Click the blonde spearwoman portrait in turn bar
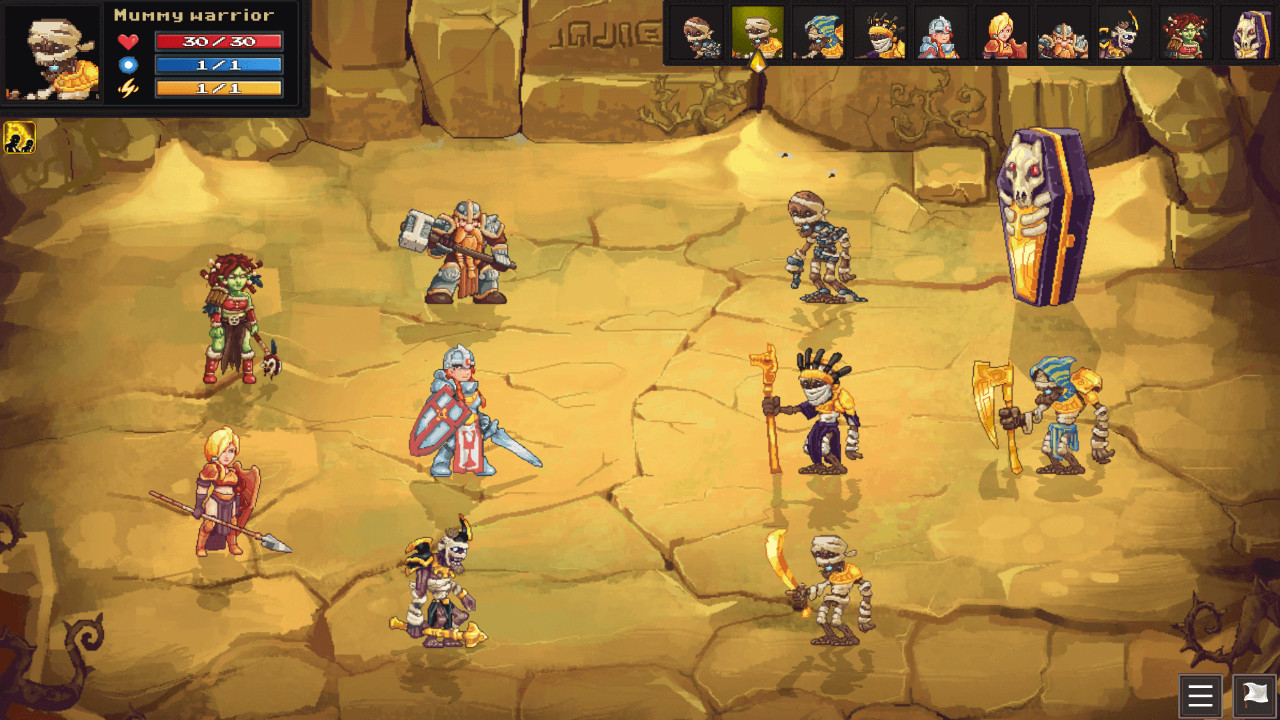The image size is (1280, 720). [x=1001, y=35]
